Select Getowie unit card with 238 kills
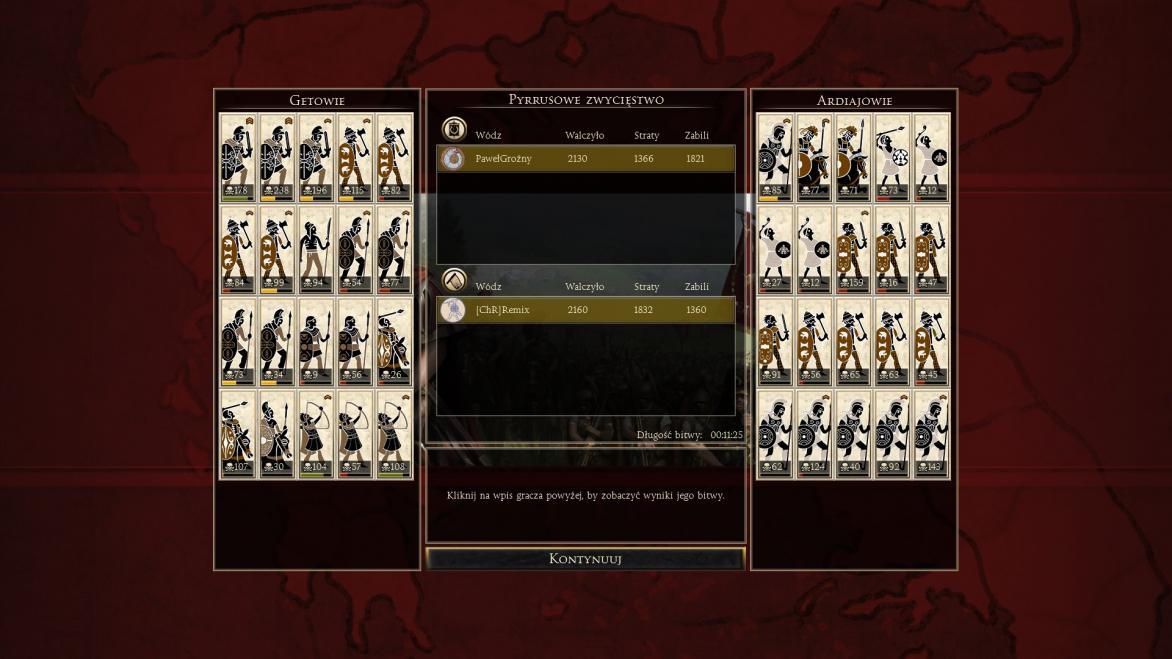This screenshot has width=1172, height=659. click(277, 157)
